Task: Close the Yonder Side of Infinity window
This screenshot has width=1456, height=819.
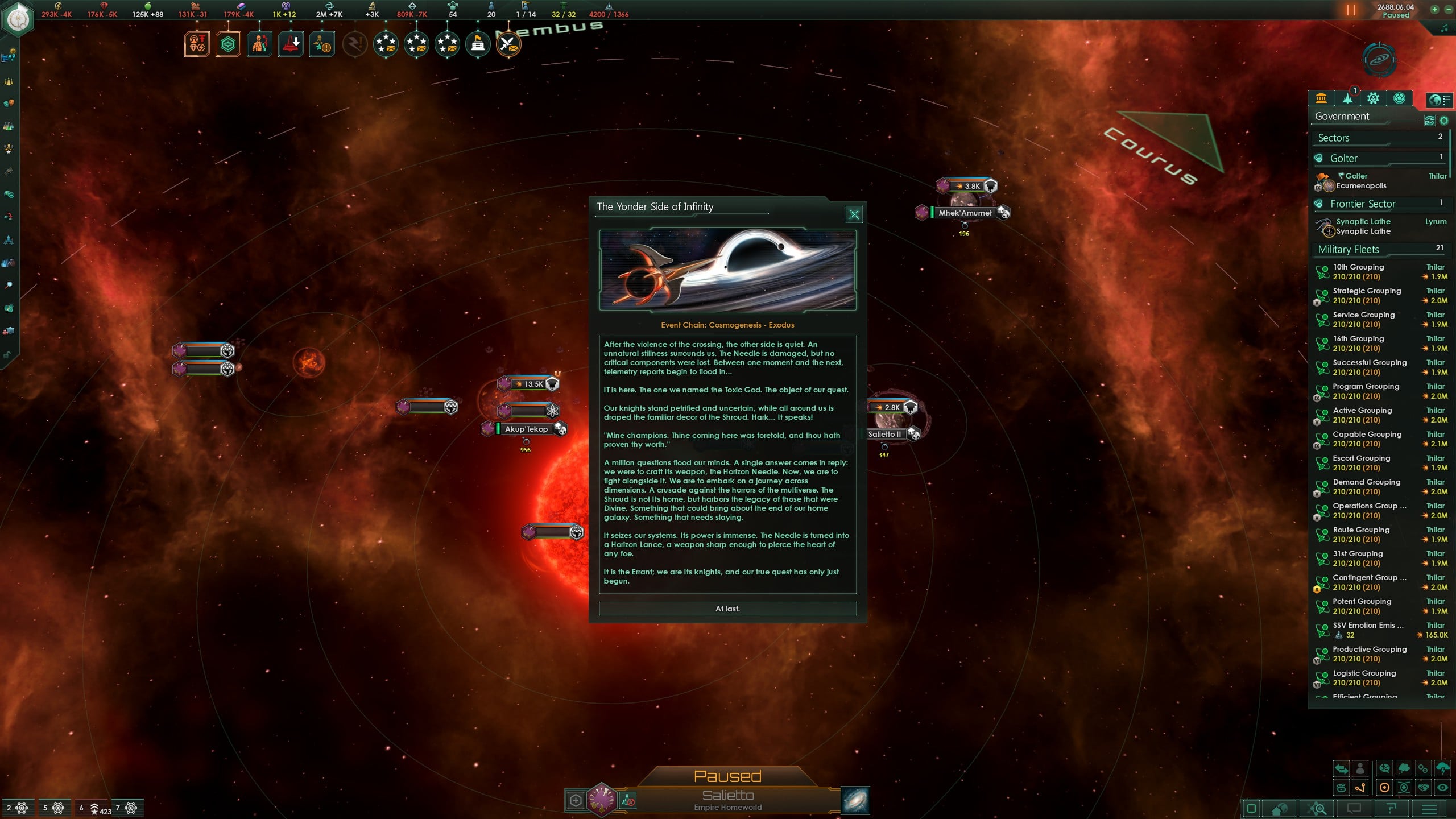Action: (x=854, y=214)
